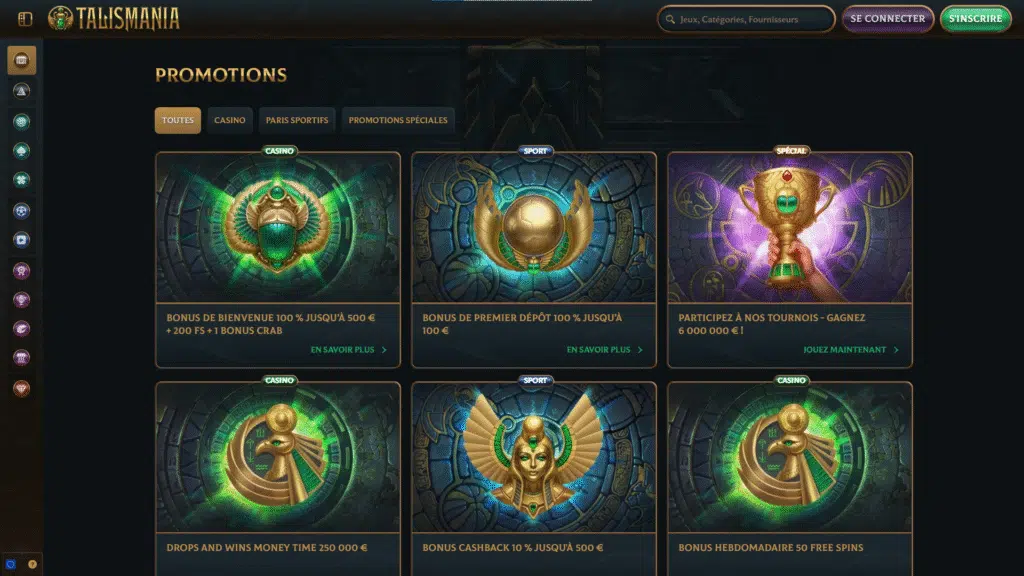This screenshot has height=576, width=1024.
Task: Select the Toutes promotions tab
Action: [178, 120]
